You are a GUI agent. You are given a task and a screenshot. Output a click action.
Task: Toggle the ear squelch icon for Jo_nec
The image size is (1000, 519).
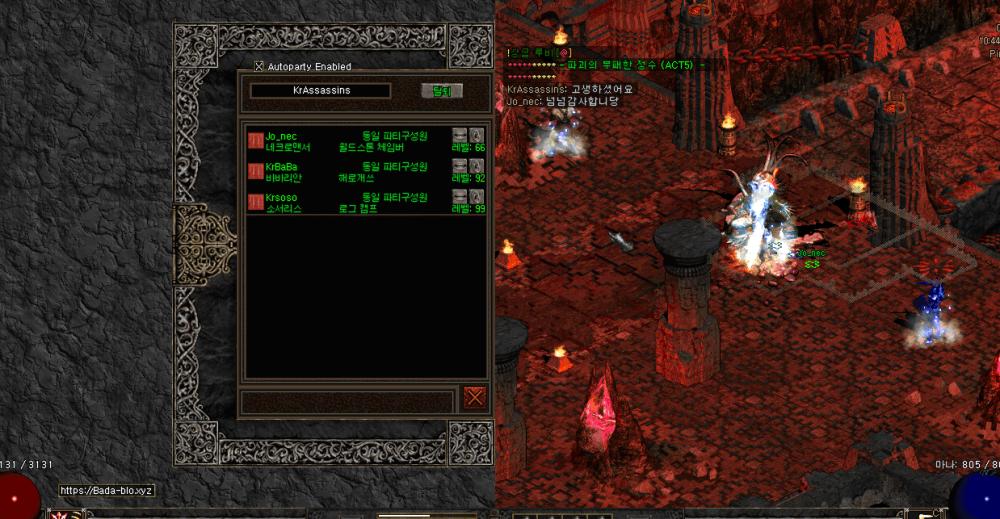pos(477,134)
